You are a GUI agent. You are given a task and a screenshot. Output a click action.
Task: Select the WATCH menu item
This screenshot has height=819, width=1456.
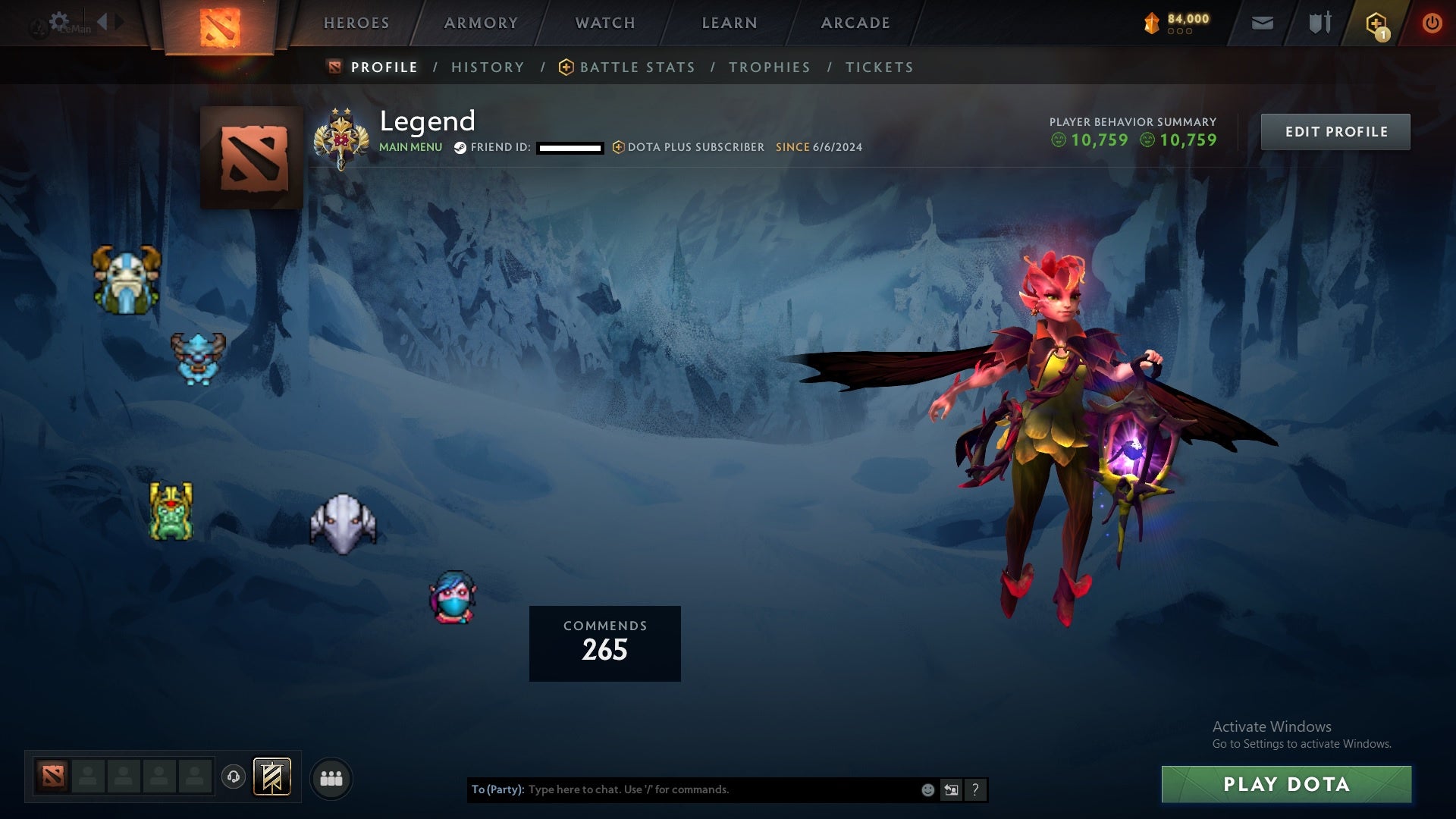(604, 23)
